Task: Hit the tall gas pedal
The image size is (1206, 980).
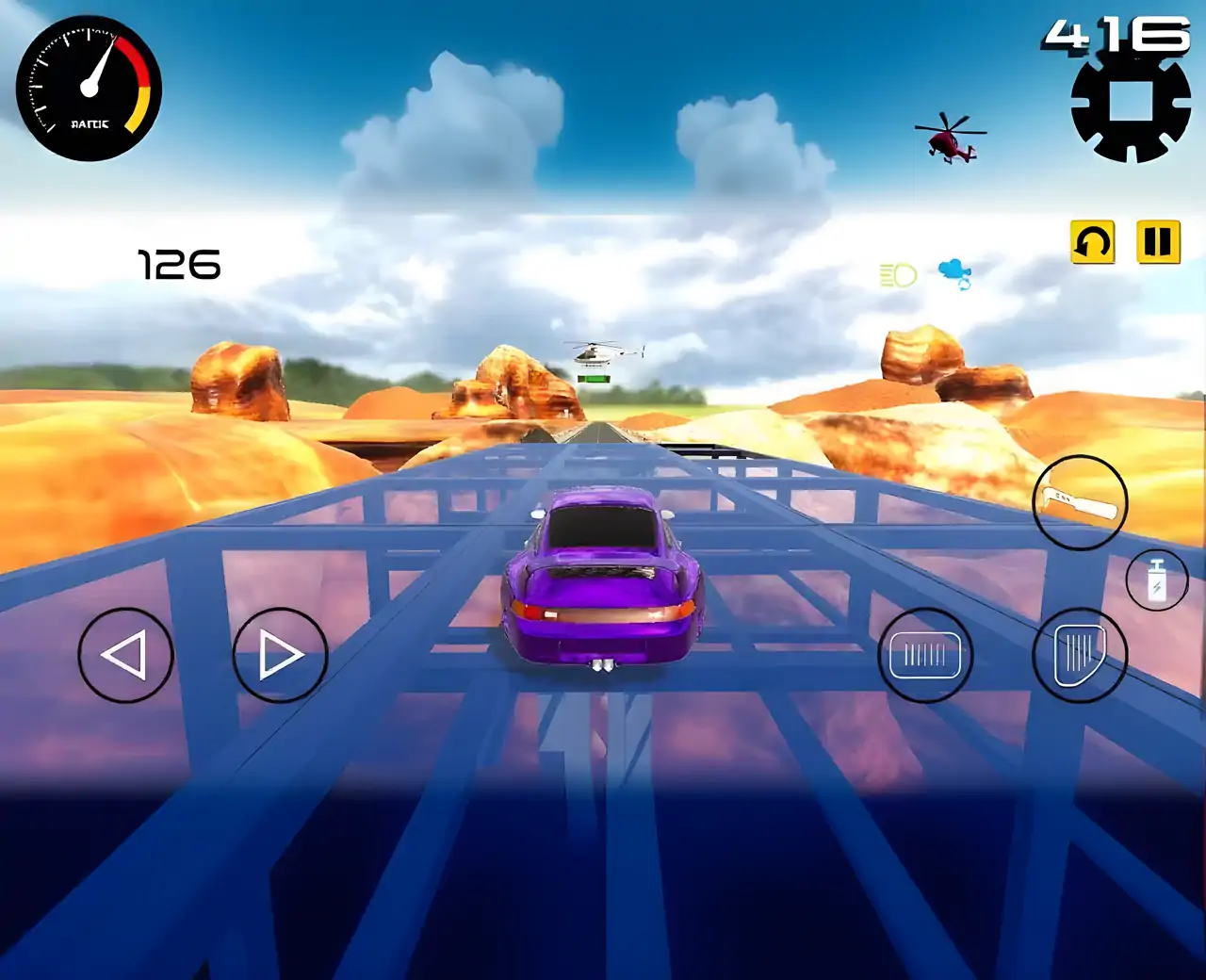Action: point(1080,655)
